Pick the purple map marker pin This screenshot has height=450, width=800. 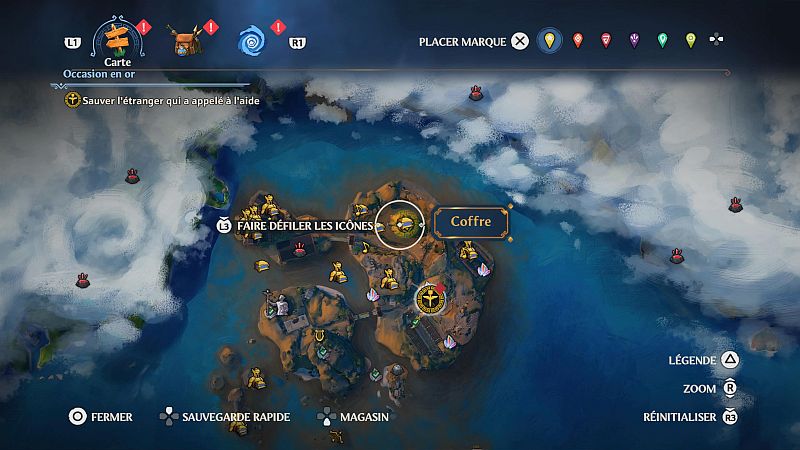[x=634, y=41]
